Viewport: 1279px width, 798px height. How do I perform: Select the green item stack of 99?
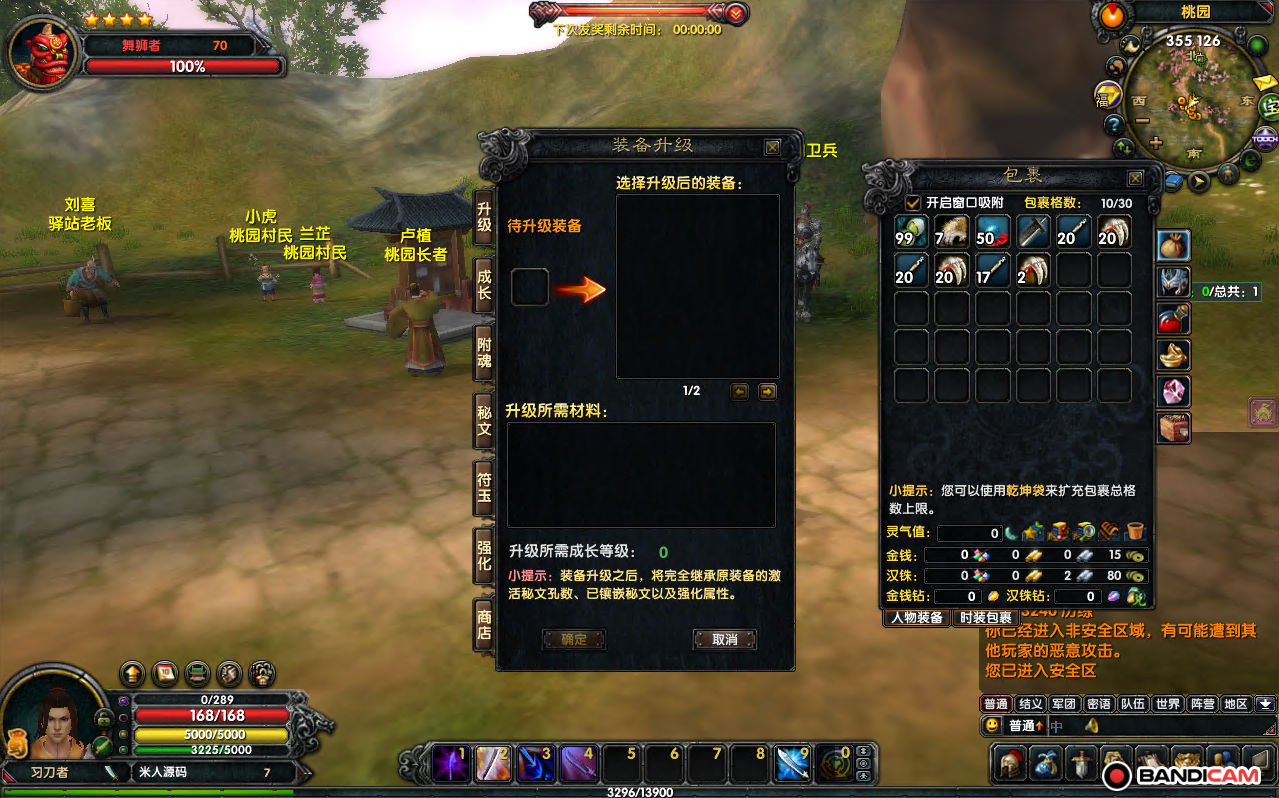pos(911,232)
